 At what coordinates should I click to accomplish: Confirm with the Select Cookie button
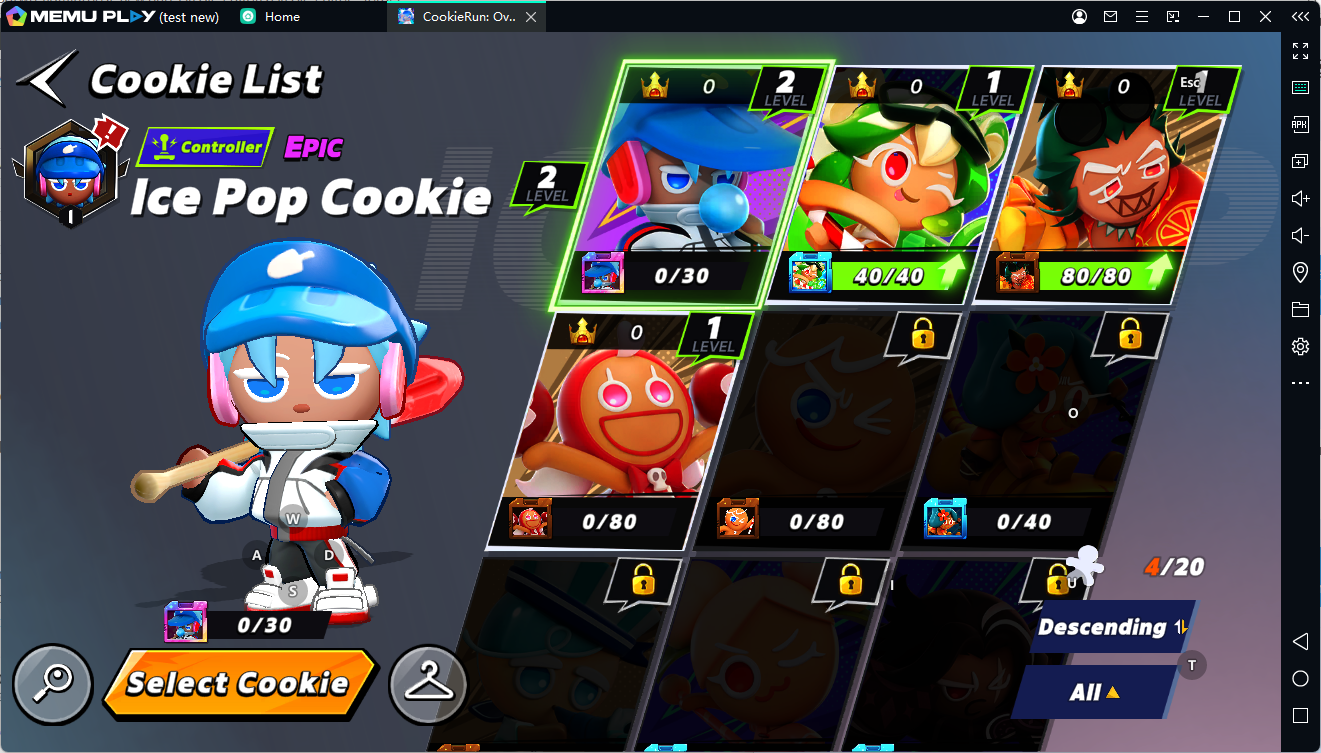[238, 683]
